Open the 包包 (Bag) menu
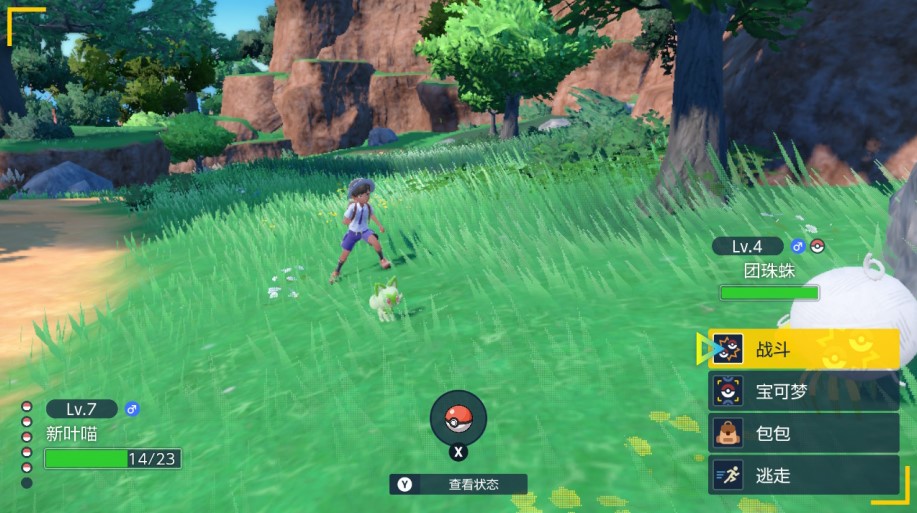Screen dimensions: 917x513 tap(803, 433)
